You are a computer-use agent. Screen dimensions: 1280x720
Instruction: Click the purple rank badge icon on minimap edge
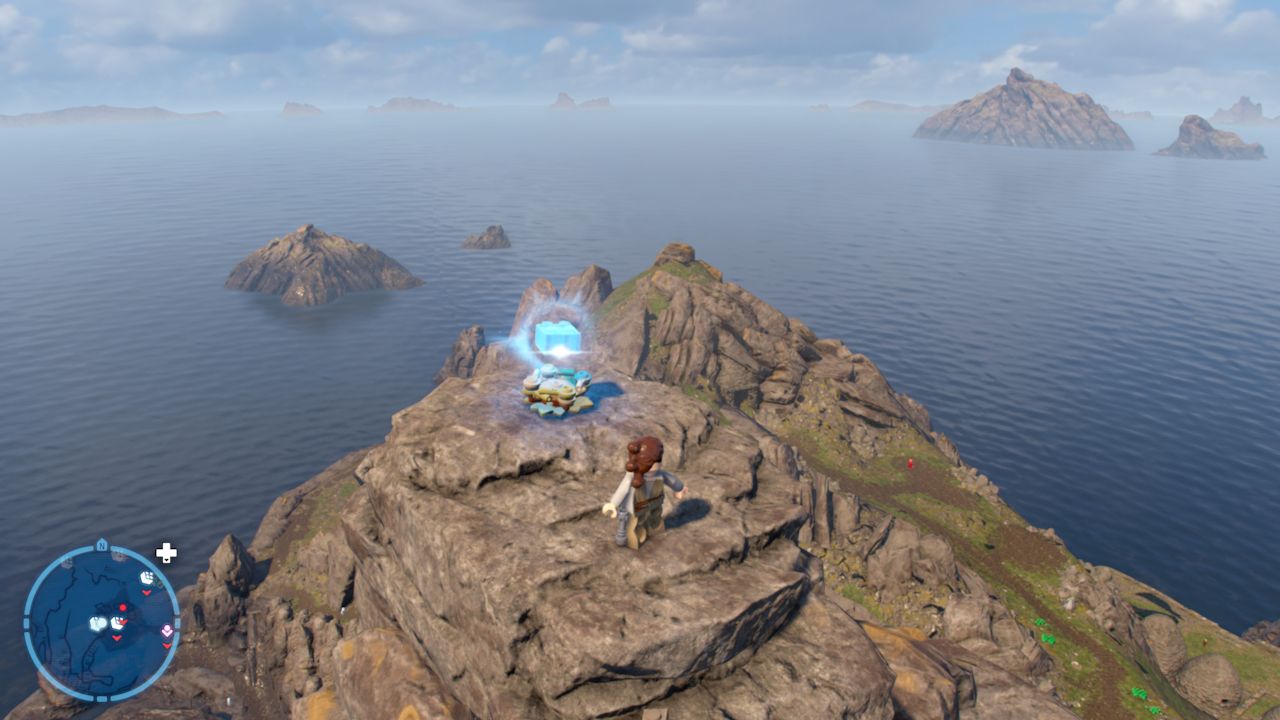pyautogui.click(x=167, y=629)
